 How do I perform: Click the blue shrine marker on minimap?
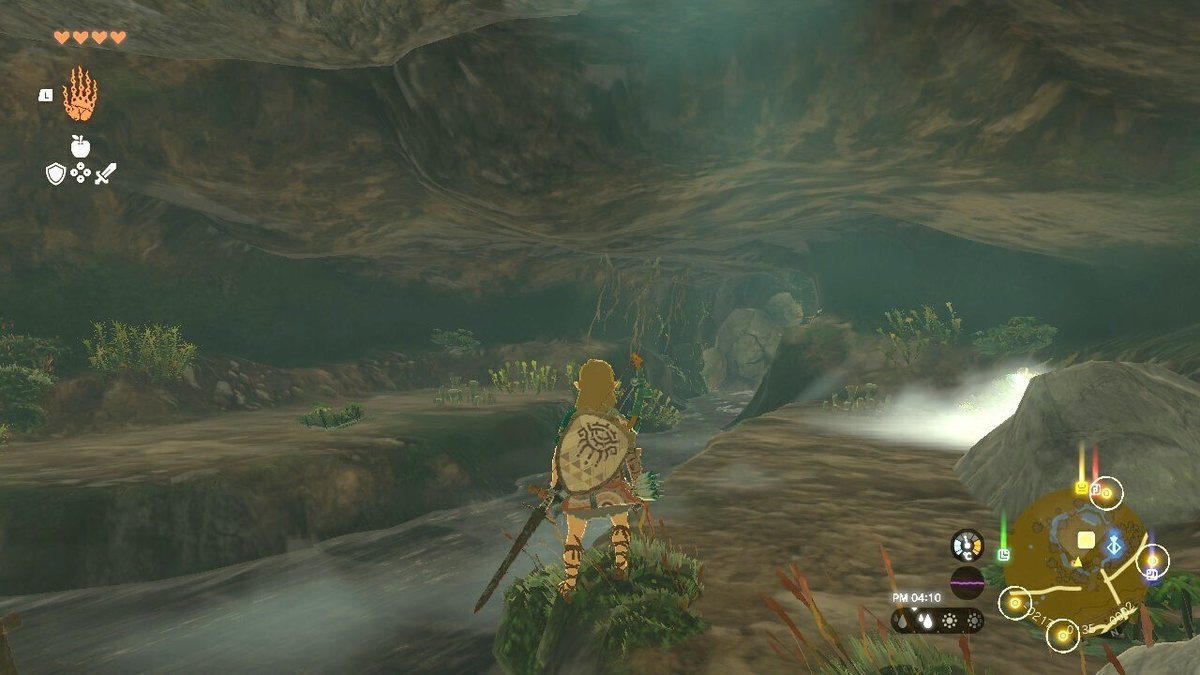pyautogui.click(x=1113, y=545)
